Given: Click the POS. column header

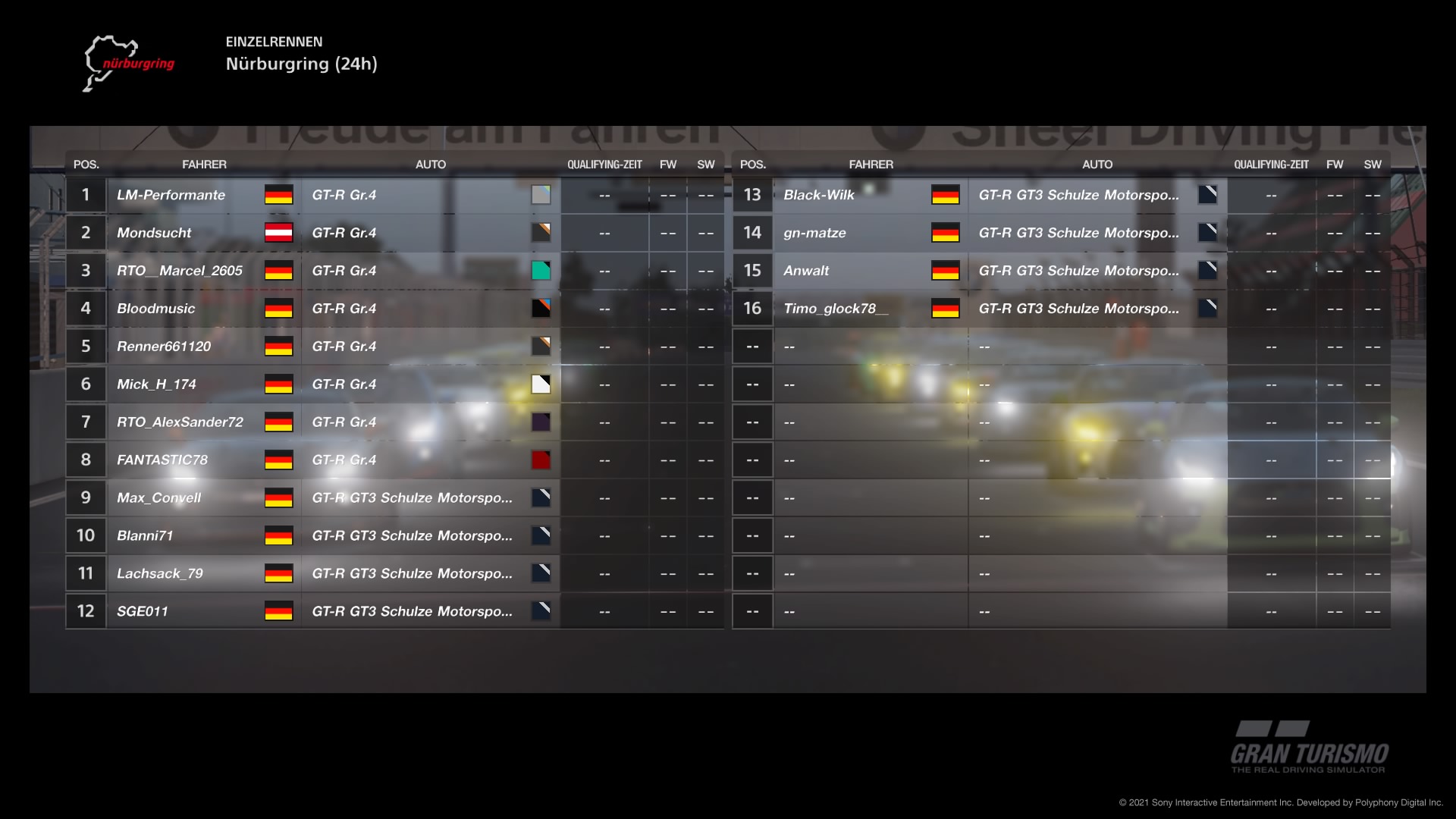Looking at the screenshot, I should pos(85,164).
